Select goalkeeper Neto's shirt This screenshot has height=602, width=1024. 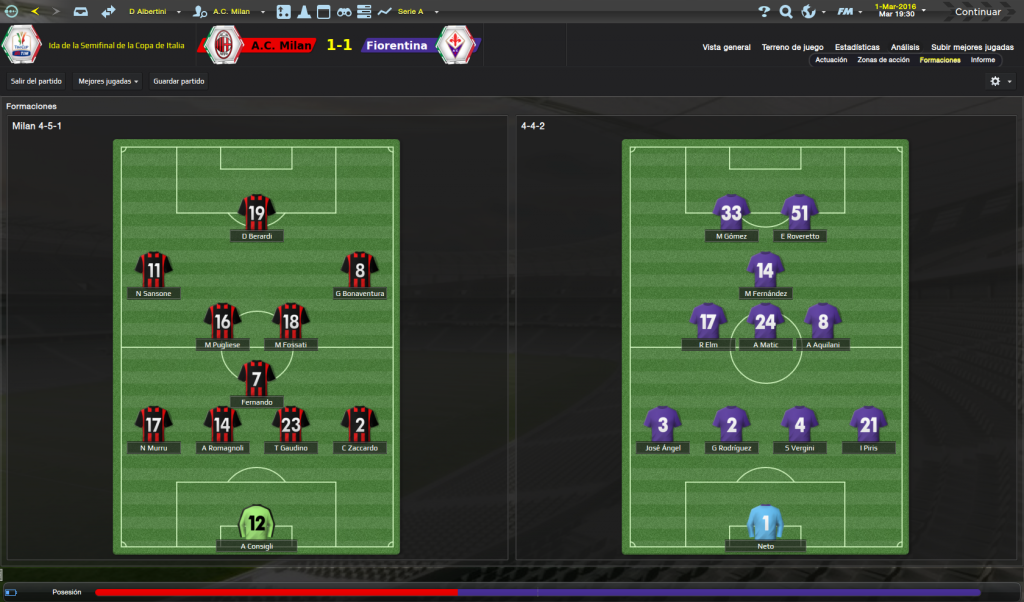click(x=766, y=523)
